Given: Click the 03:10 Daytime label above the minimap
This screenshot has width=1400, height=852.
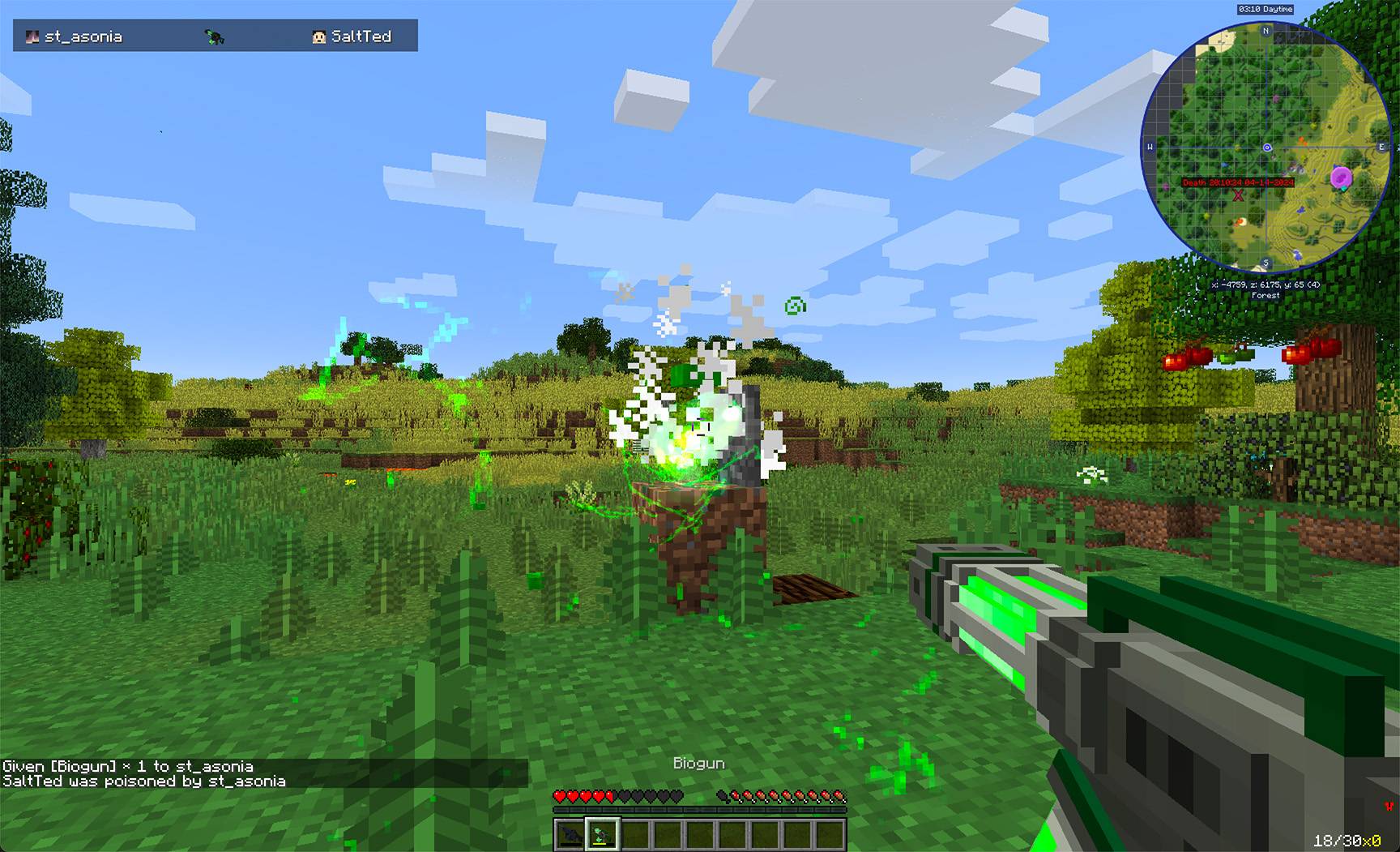Looking at the screenshot, I should point(1266,9).
